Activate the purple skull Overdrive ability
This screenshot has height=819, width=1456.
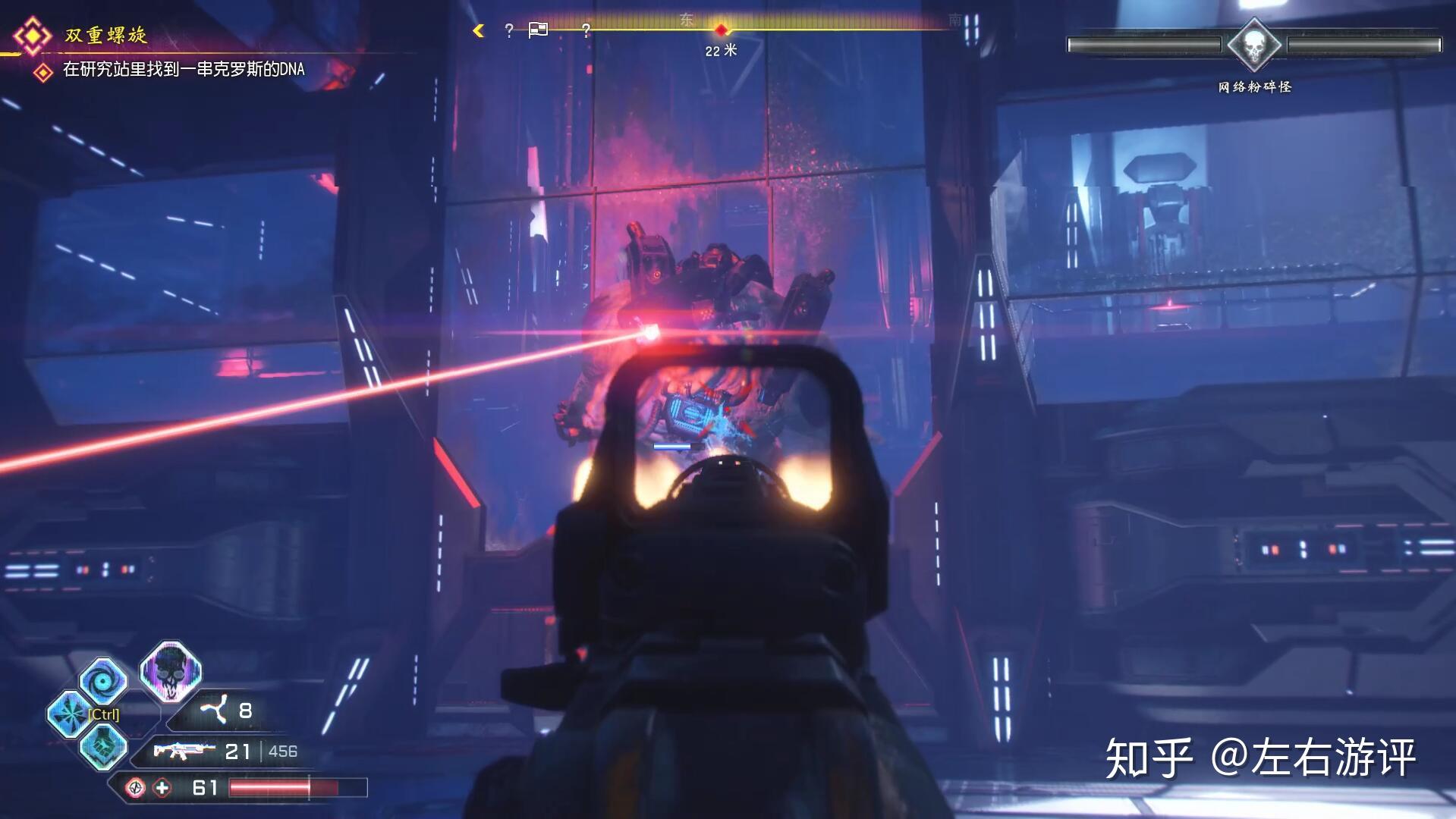pos(170,671)
